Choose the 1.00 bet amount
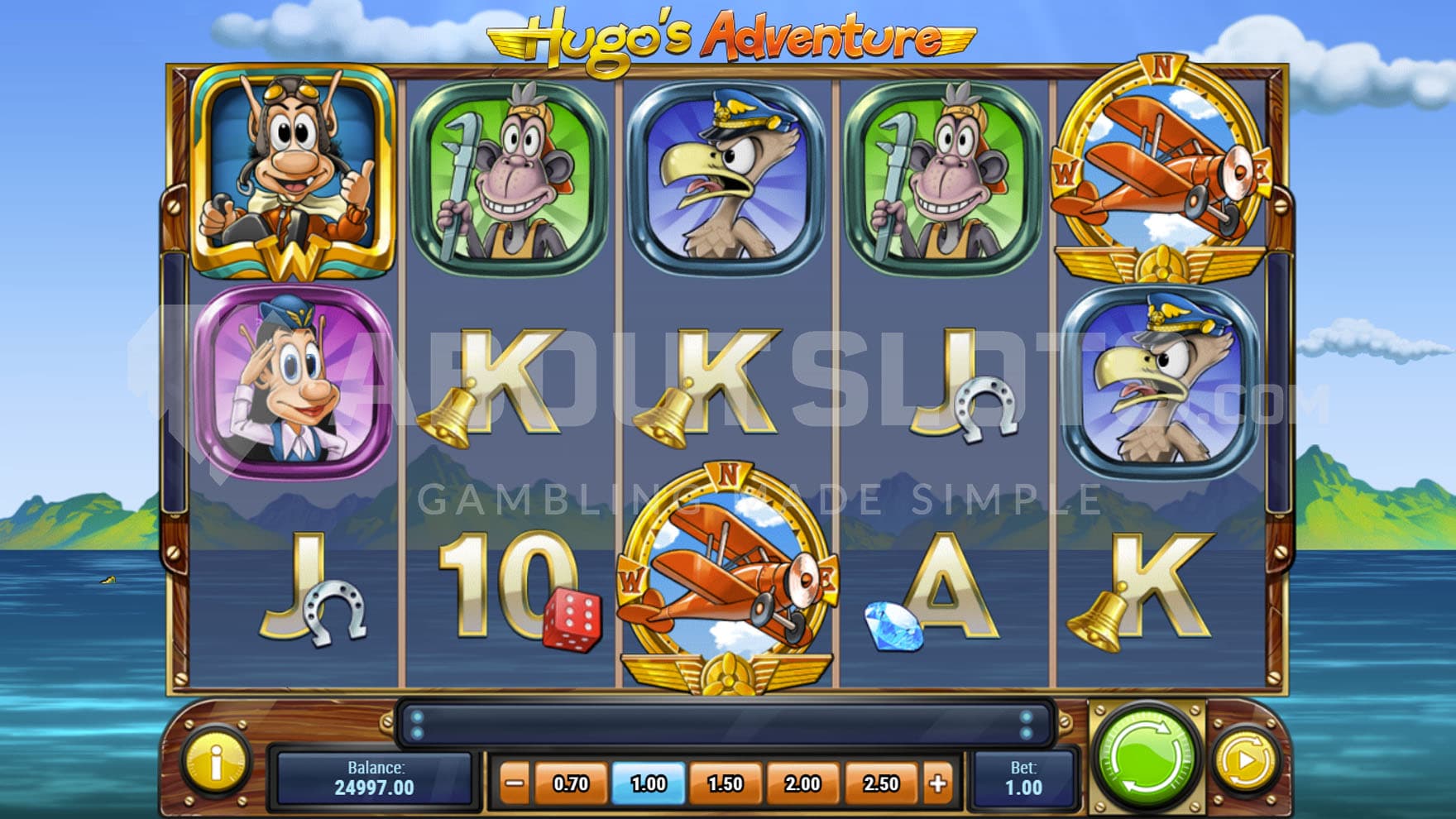Image resolution: width=1456 pixels, height=819 pixels. click(649, 783)
